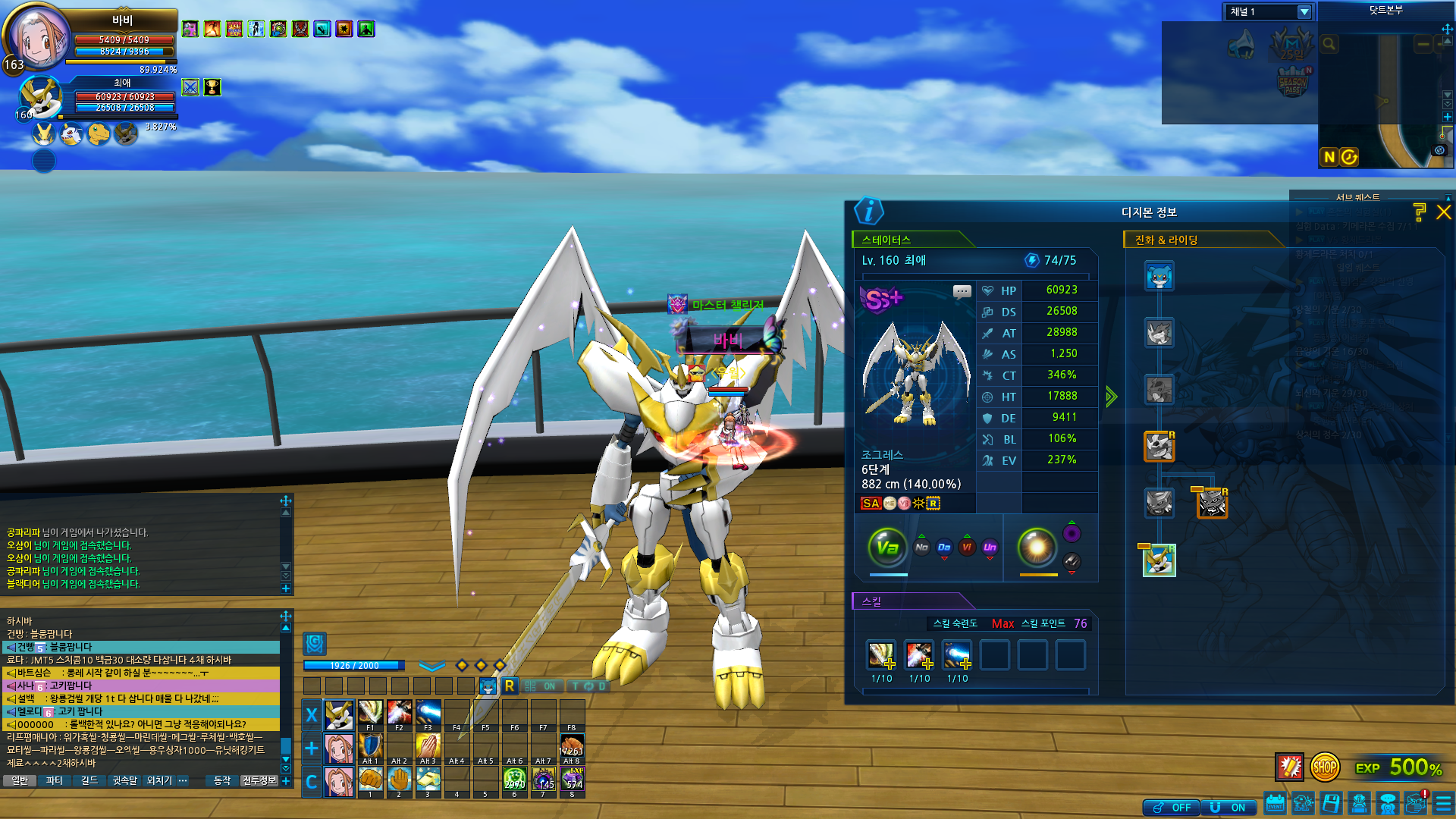Switch chat to the 파티 tab
The height and width of the screenshot is (819, 1456).
click(54, 780)
